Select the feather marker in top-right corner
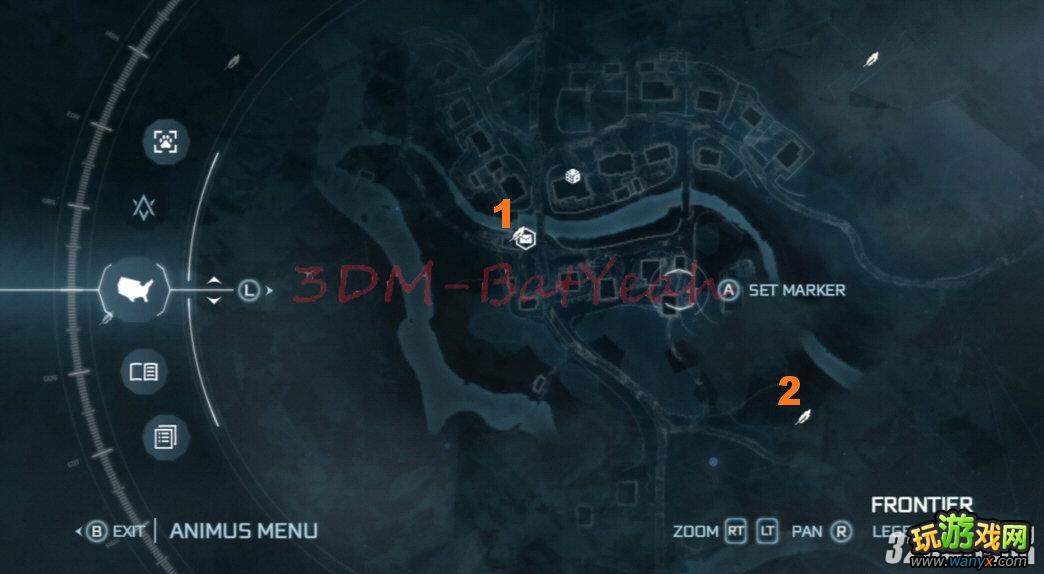1044x574 pixels. click(x=872, y=59)
